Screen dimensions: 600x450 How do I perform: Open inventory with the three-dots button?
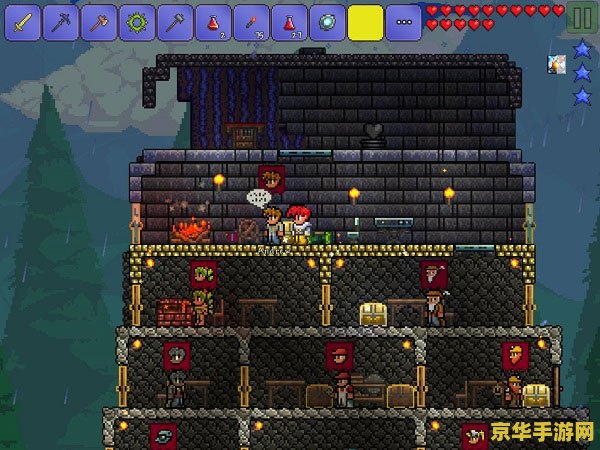click(x=403, y=20)
